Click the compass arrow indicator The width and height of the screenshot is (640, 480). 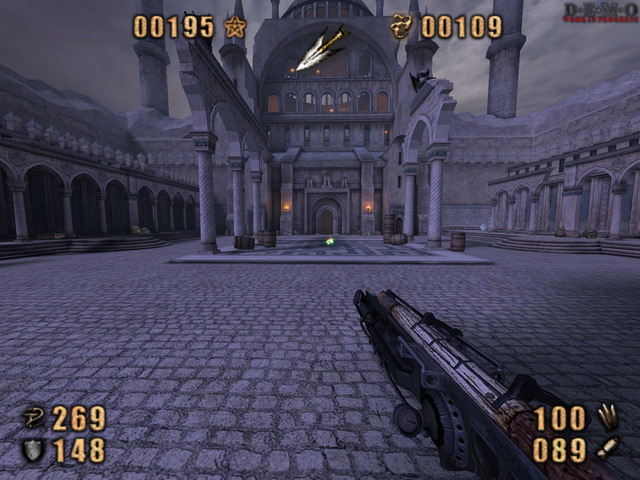[x=322, y=50]
